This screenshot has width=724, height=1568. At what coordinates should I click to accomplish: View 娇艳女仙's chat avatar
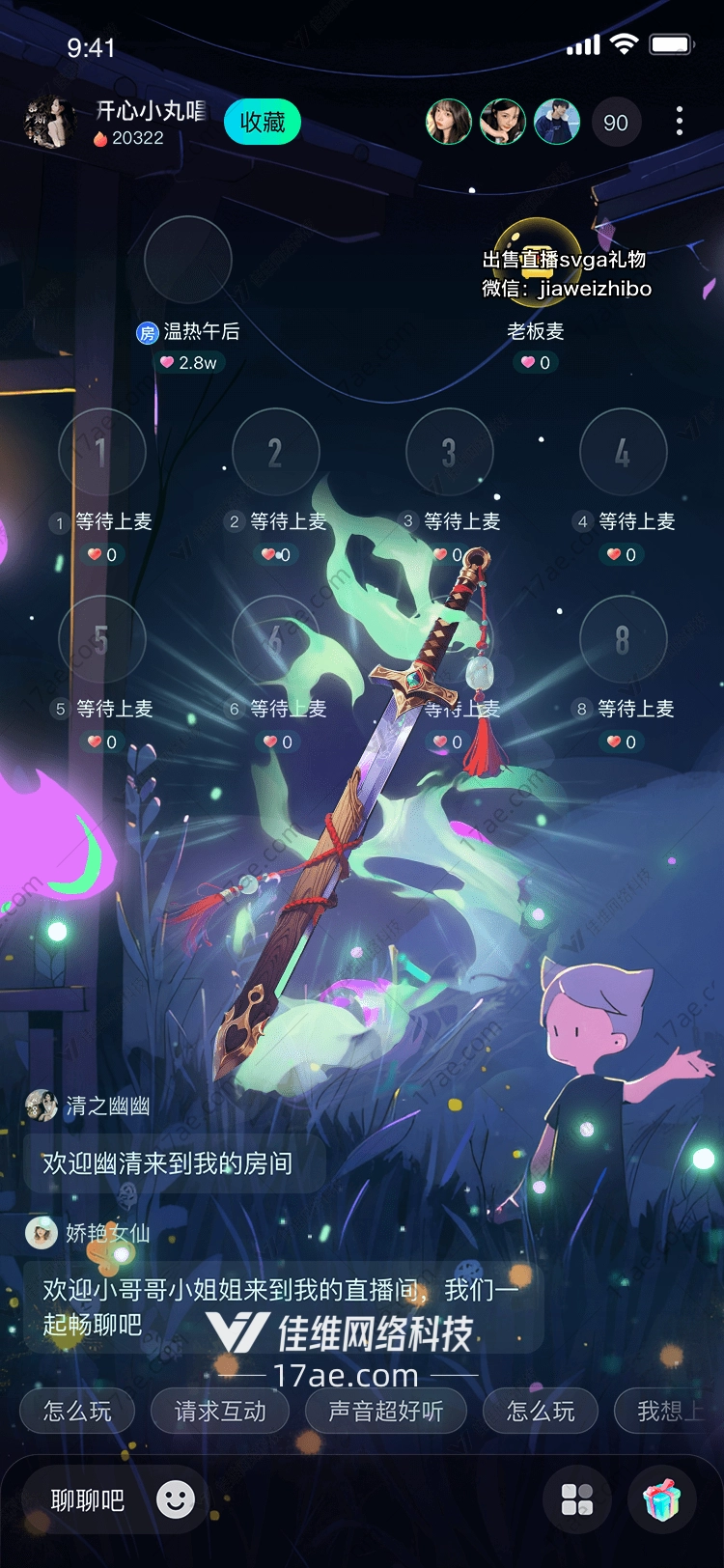[42, 1233]
